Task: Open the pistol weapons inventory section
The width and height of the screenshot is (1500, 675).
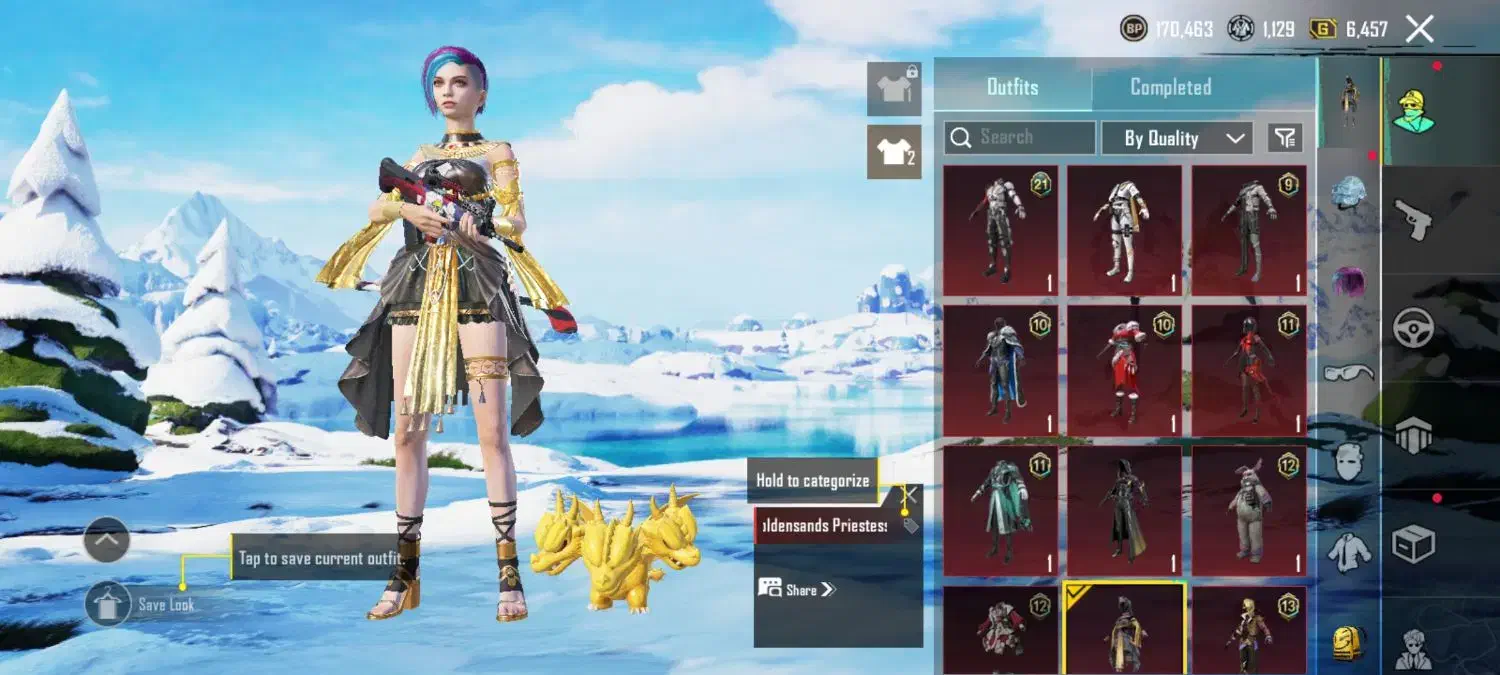Action: click(1414, 220)
